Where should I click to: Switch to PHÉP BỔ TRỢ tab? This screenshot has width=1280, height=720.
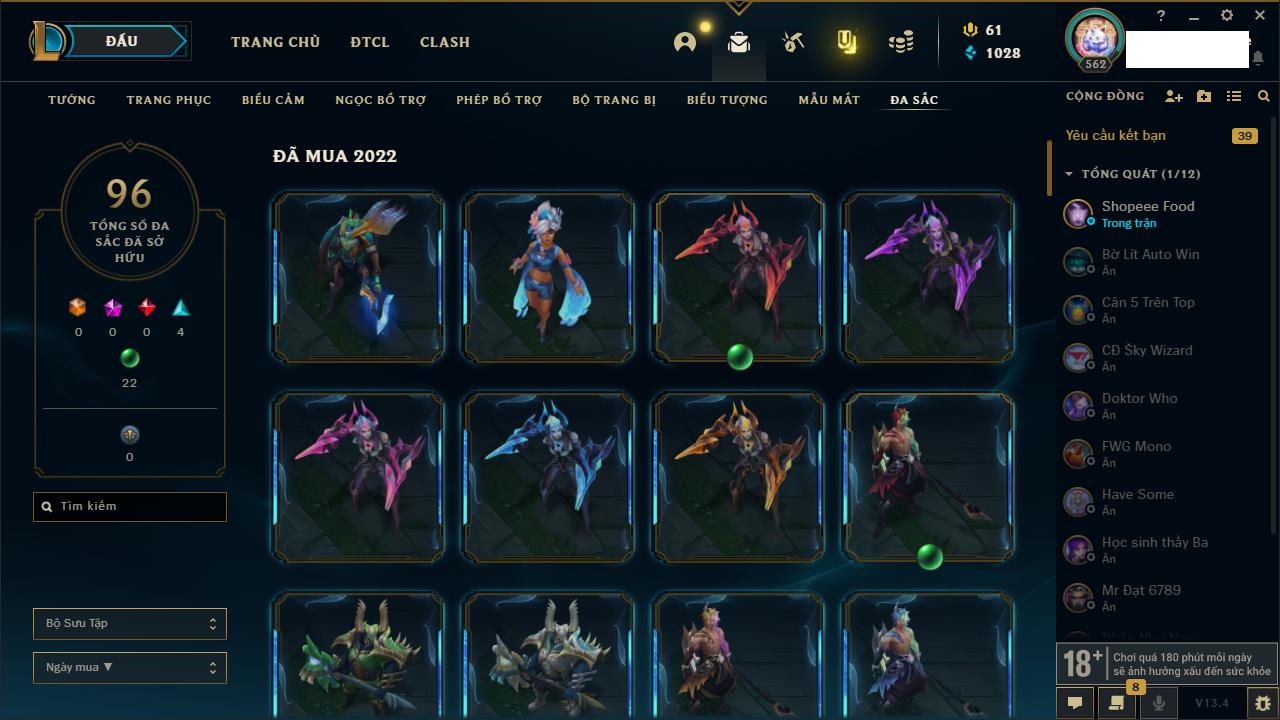499,100
